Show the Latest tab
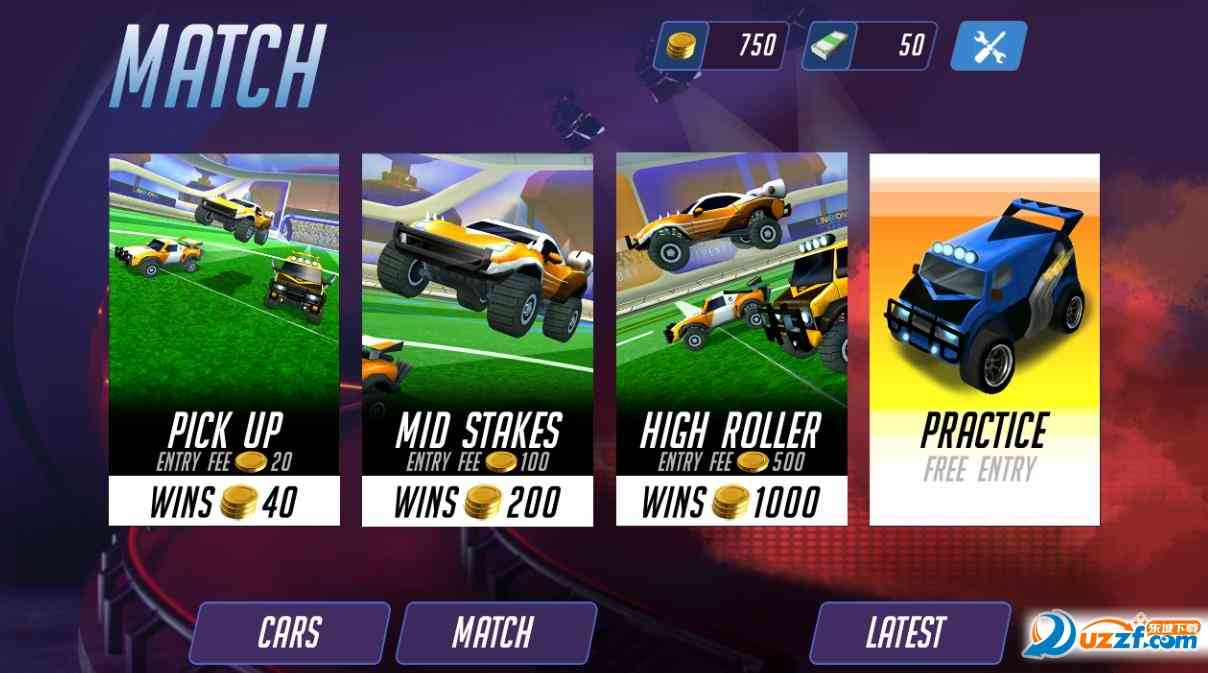 (906, 632)
